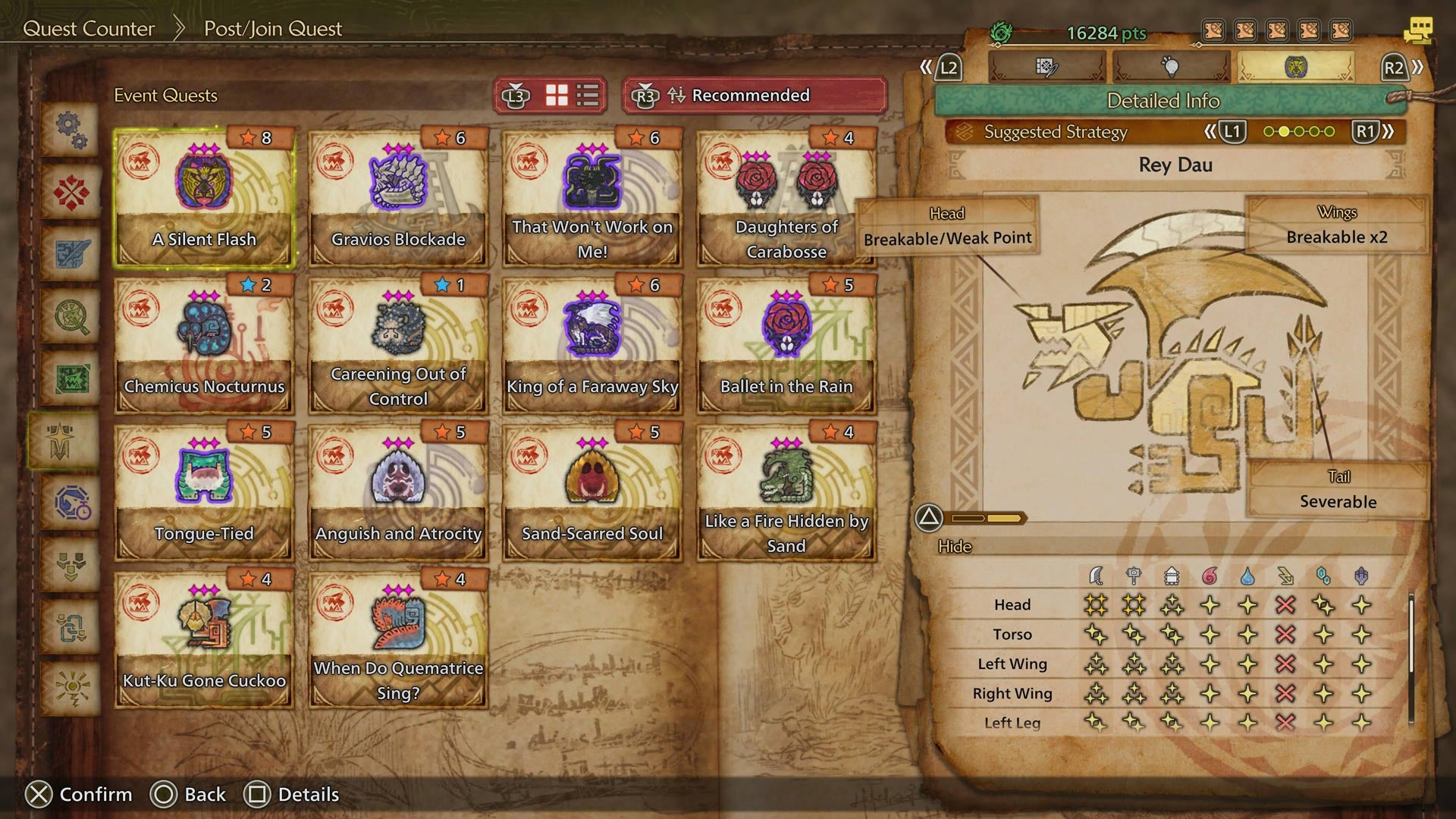1456x819 pixels.
Task: Click the green guild points laurel icon
Action: pyautogui.click(x=1003, y=32)
